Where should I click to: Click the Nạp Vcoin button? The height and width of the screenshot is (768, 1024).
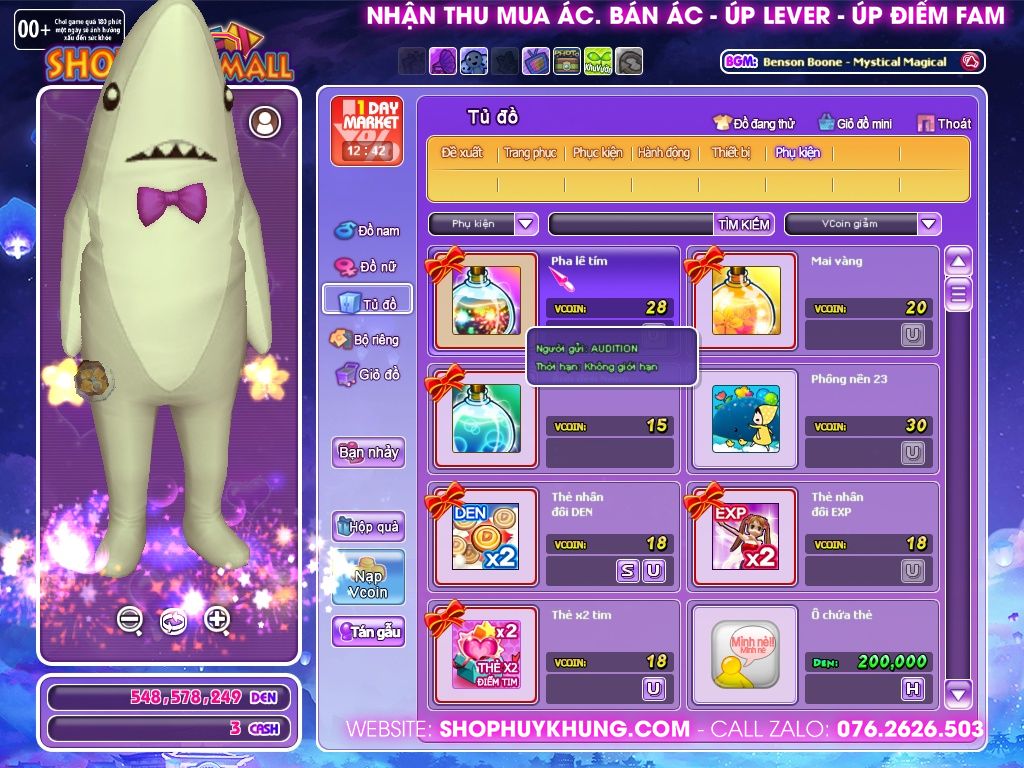point(368,578)
